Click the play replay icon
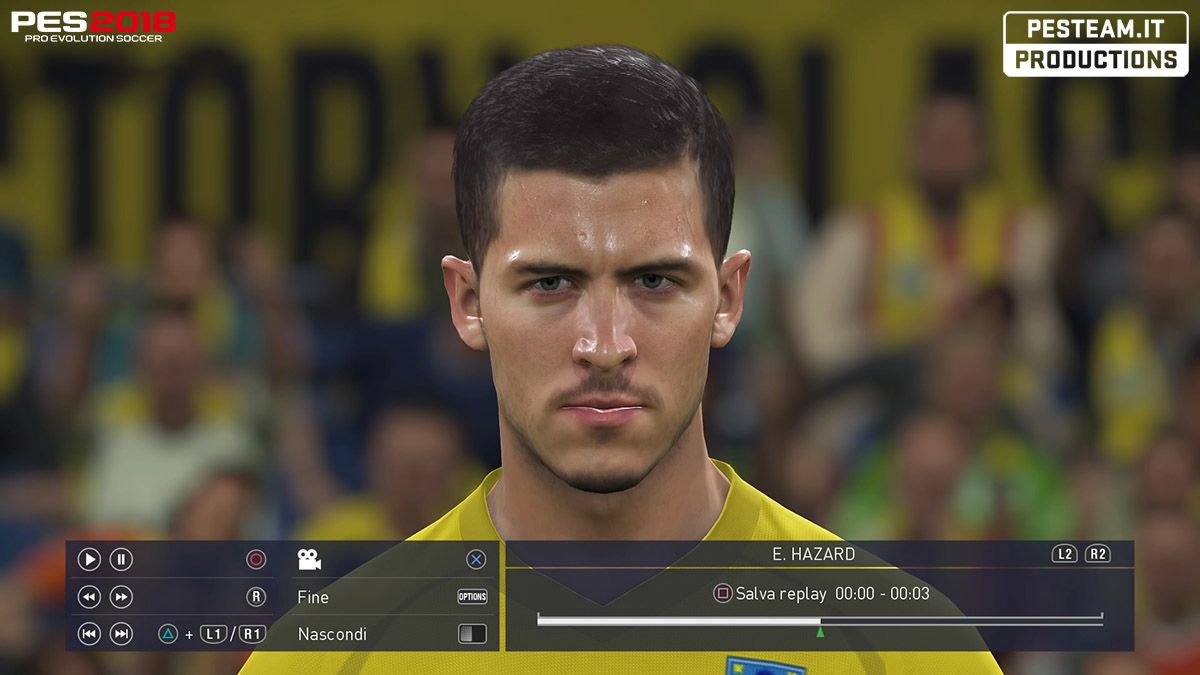 (x=89, y=560)
